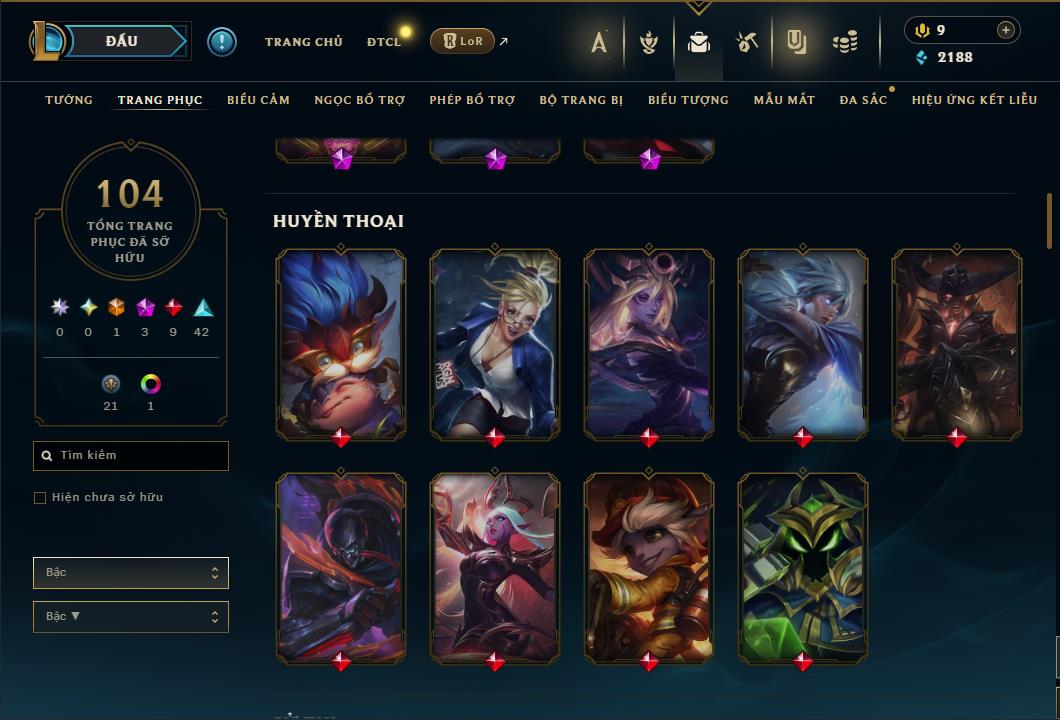The width and height of the screenshot is (1060, 720).
Task: Switch to the MẪU MẮT tab
Action: (x=784, y=100)
